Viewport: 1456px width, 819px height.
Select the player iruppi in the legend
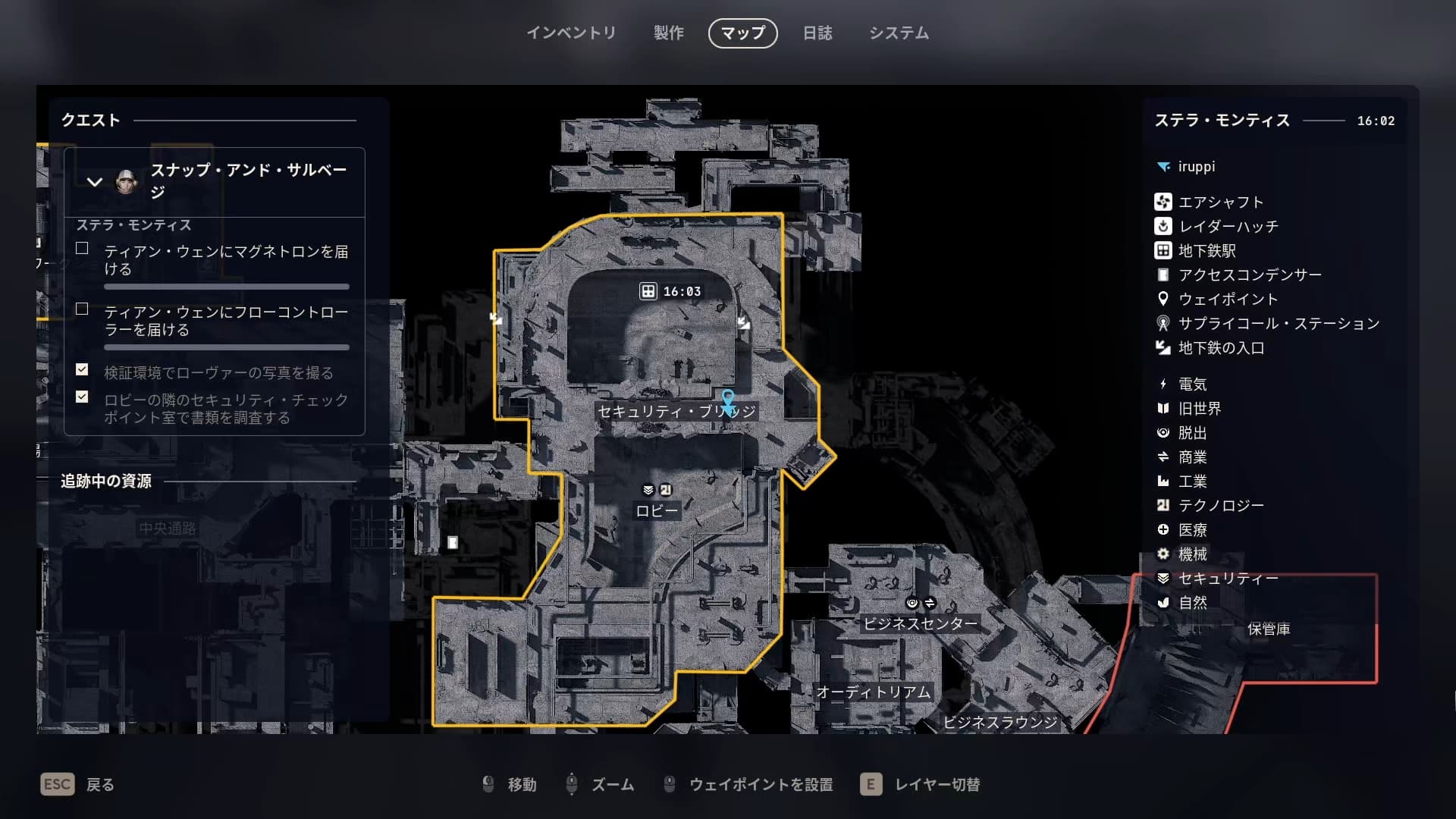click(x=1195, y=166)
